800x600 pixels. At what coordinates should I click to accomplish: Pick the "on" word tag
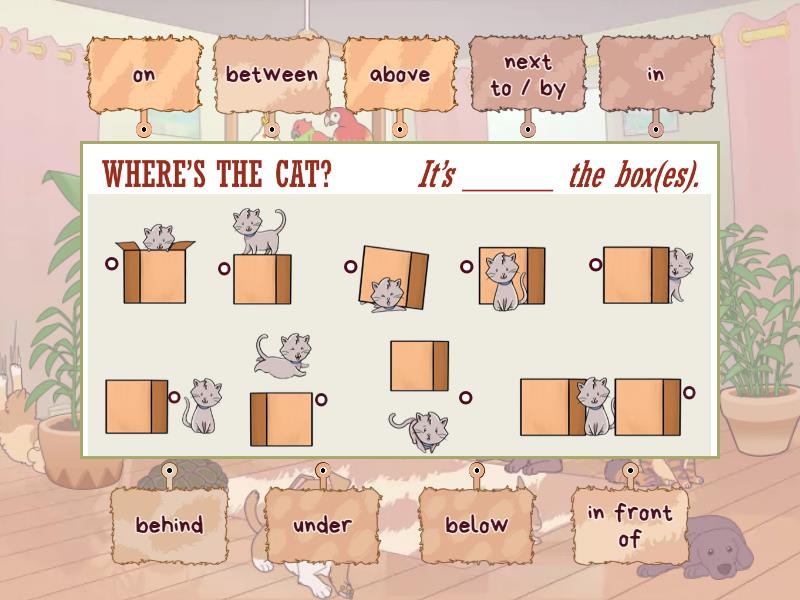[143, 75]
